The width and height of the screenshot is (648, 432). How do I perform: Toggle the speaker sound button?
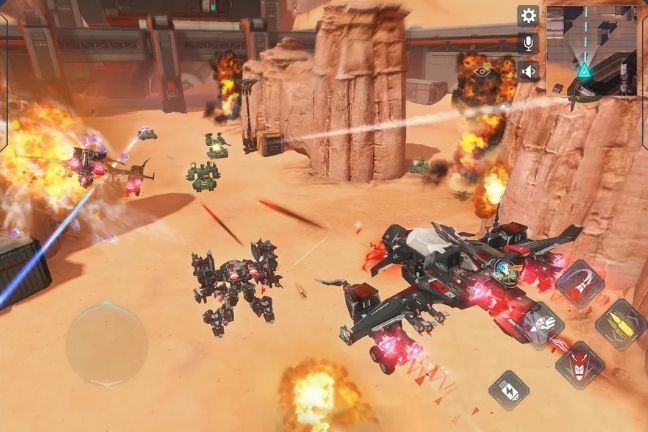coord(528,70)
